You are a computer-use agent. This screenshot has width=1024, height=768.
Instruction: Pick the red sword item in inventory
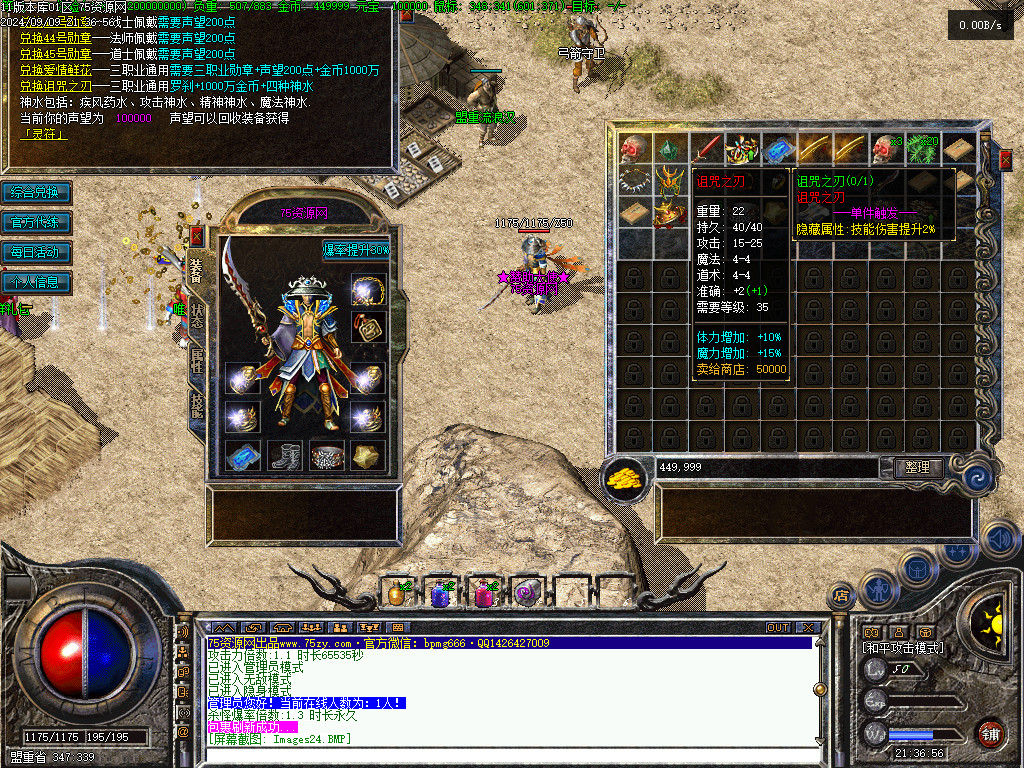(706, 149)
